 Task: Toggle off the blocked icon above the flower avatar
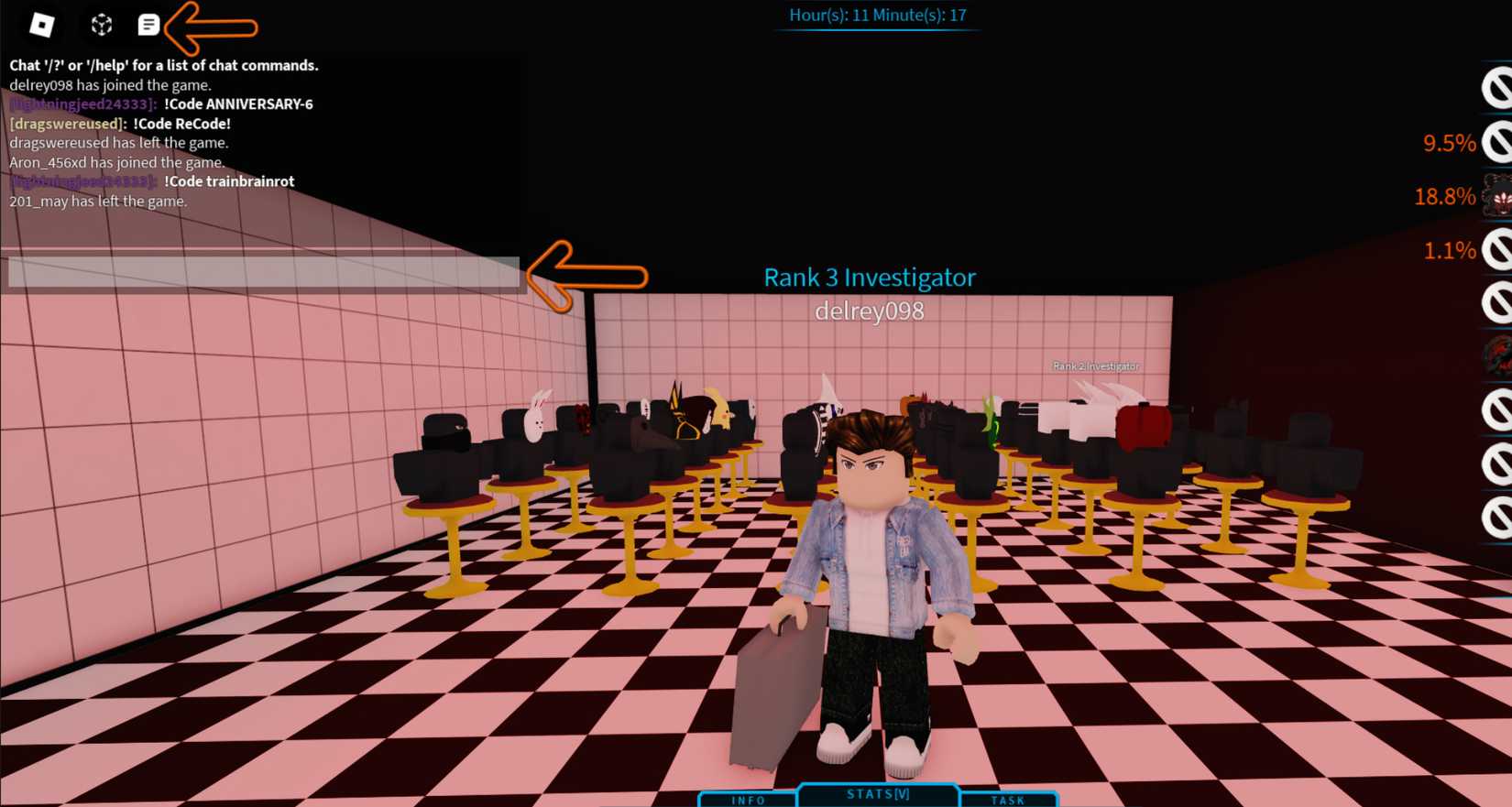tap(1499, 144)
